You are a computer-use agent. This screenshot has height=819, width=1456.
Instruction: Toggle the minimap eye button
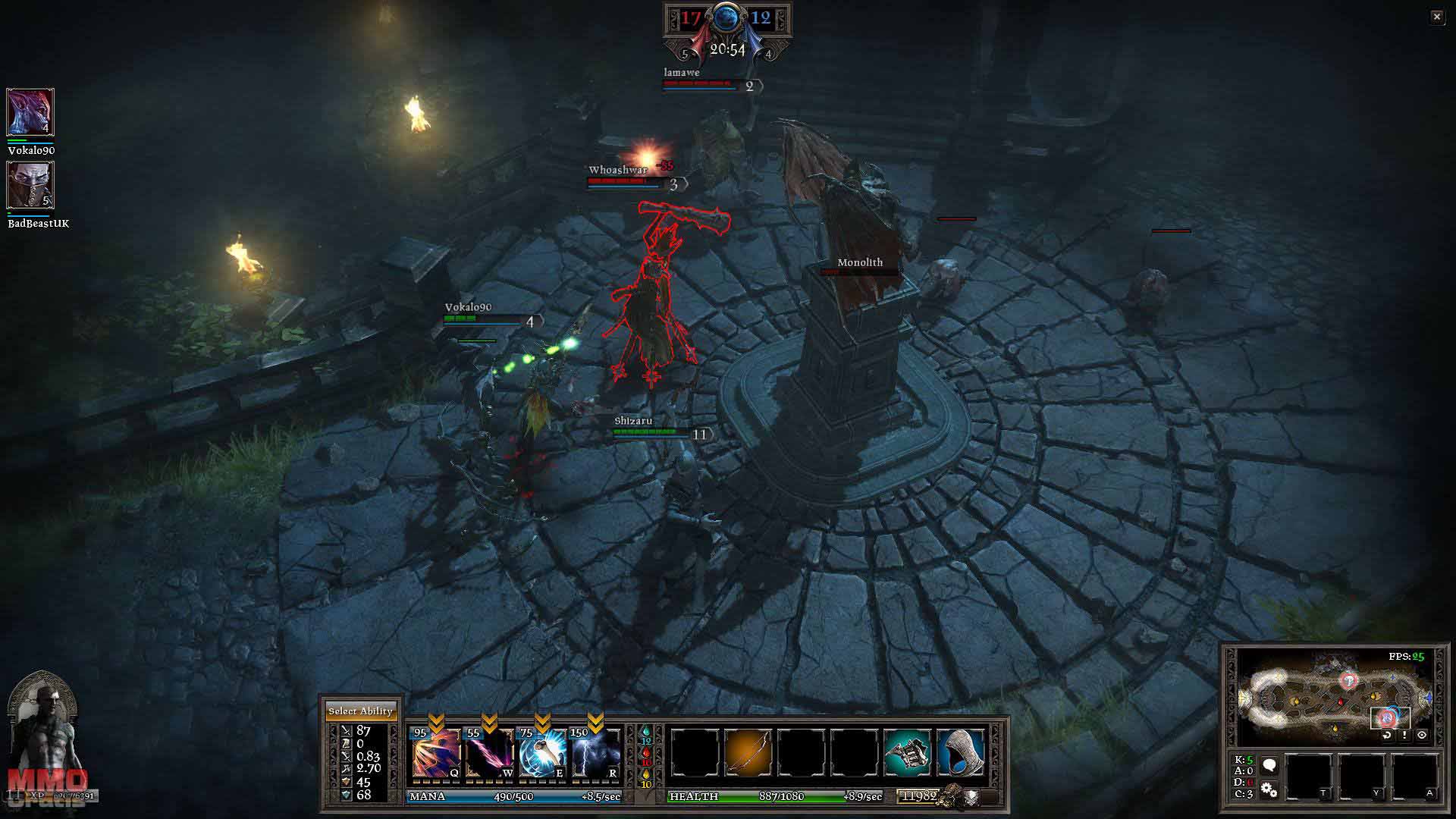(x=1422, y=735)
